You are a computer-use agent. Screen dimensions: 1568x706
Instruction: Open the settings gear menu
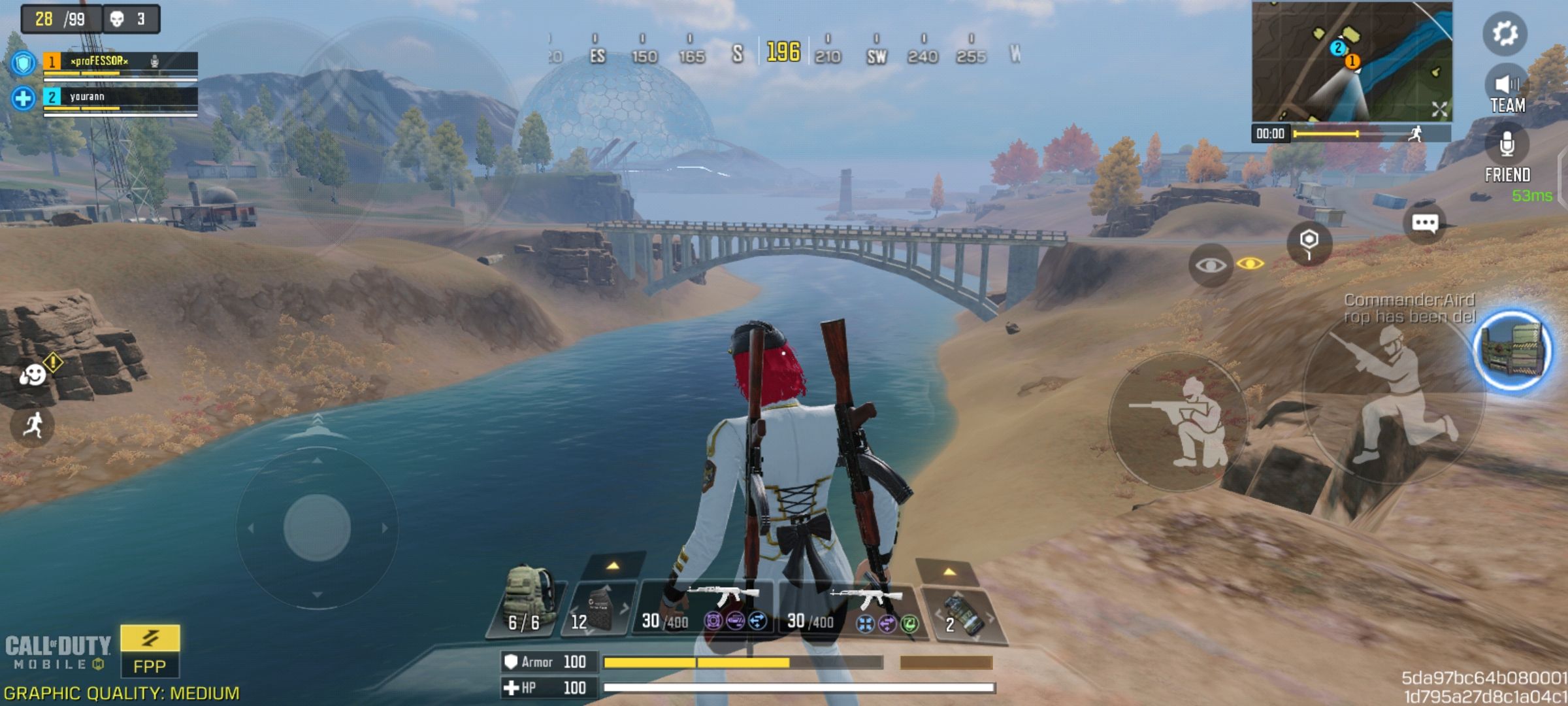click(x=1505, y=33)
